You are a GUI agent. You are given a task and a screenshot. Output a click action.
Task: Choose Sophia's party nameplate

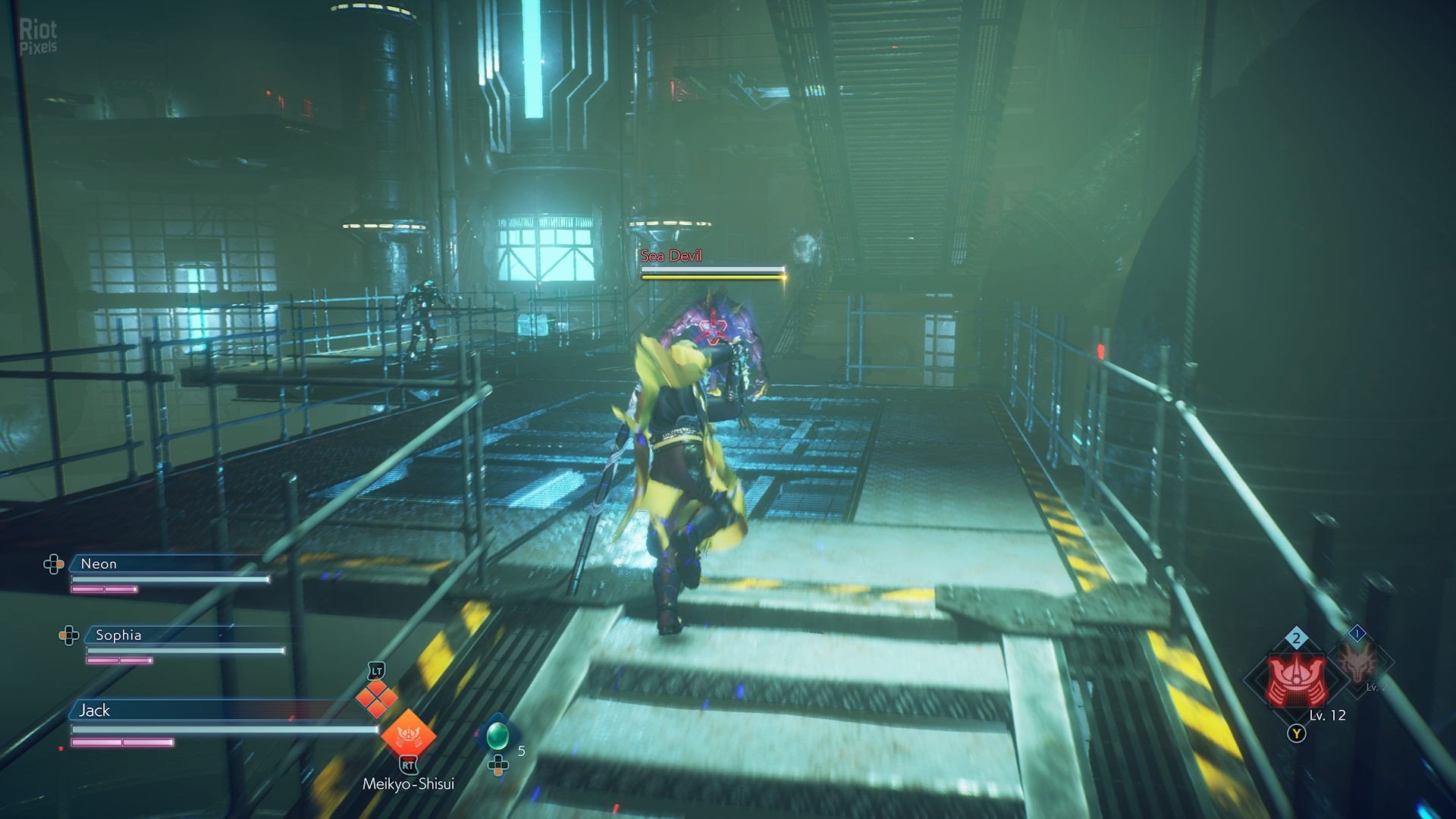(x=118, y=635)
